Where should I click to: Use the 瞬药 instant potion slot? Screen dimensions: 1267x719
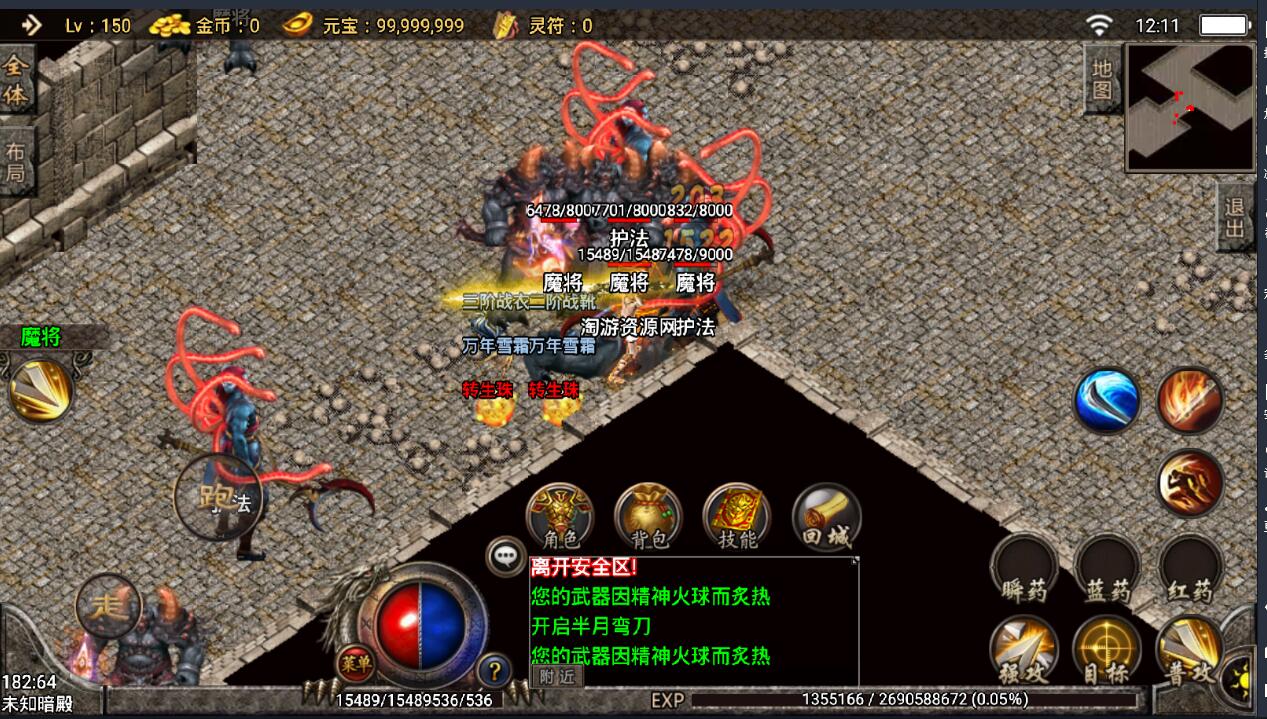coord(1023,569)
